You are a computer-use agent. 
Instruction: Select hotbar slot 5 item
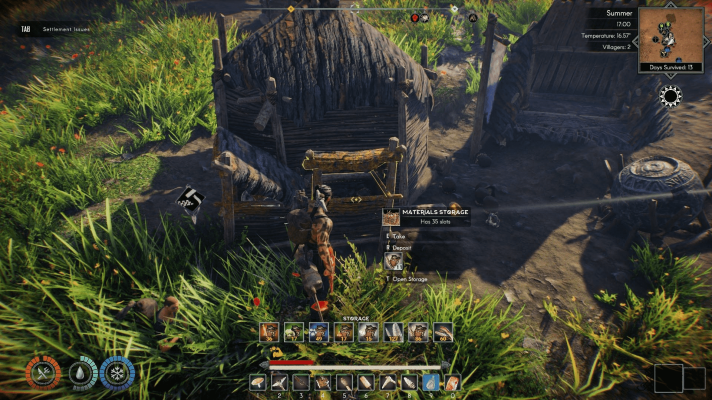[345, 382]
